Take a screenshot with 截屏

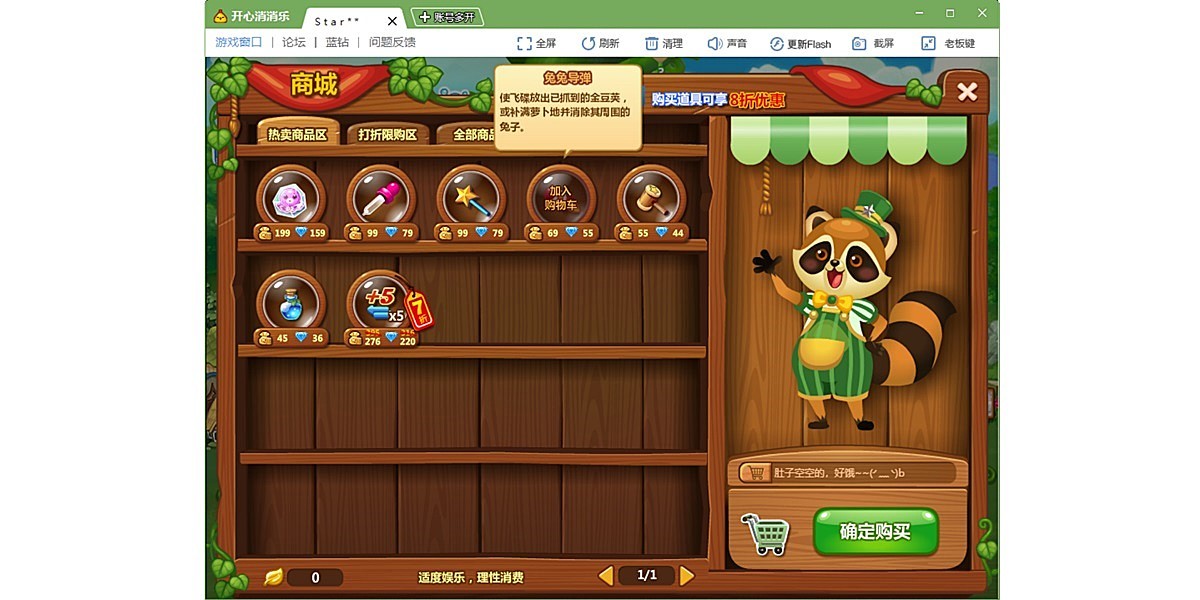pos(873,44)
